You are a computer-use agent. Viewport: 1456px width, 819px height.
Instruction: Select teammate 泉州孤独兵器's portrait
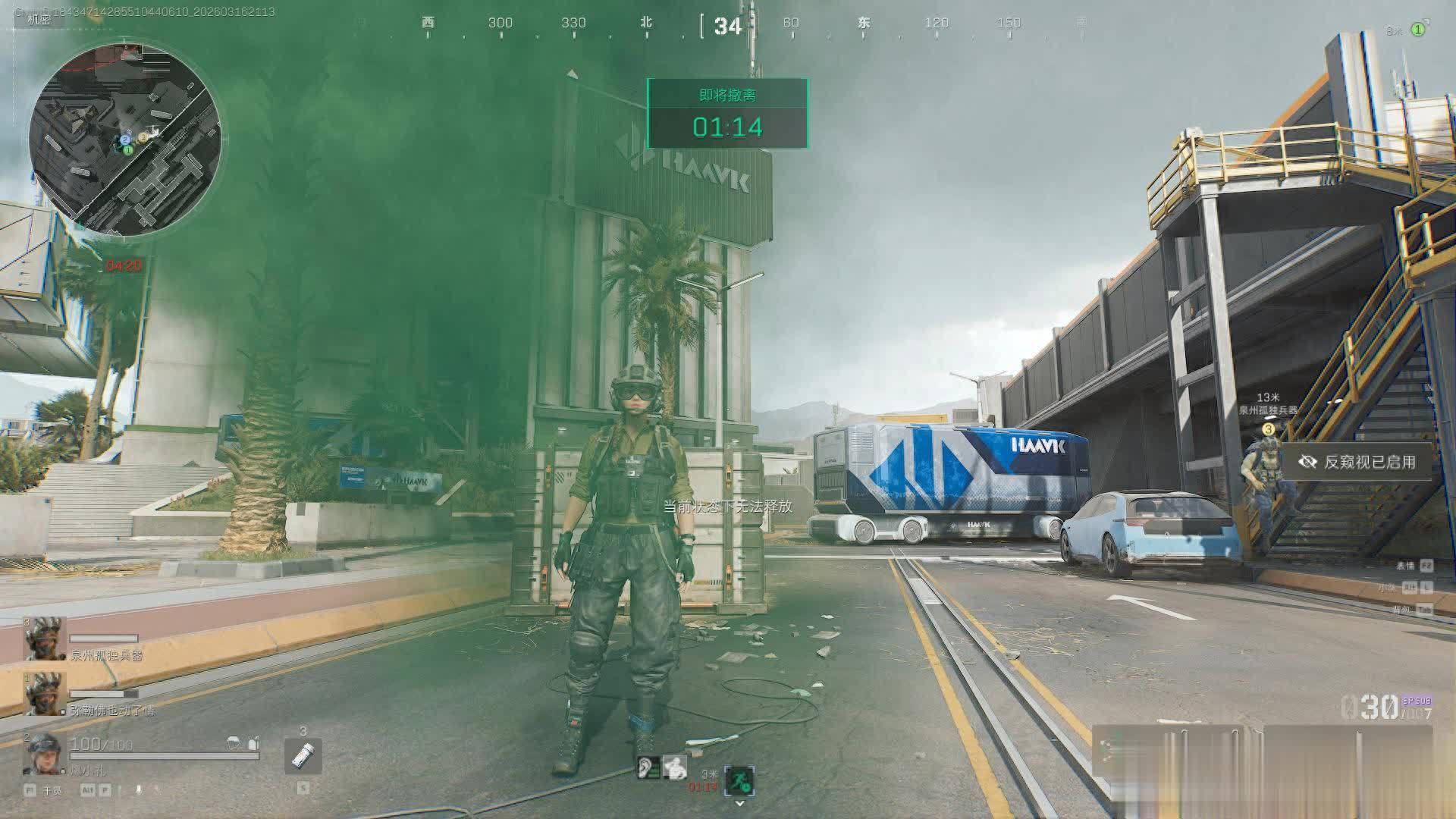coord(45,639)
